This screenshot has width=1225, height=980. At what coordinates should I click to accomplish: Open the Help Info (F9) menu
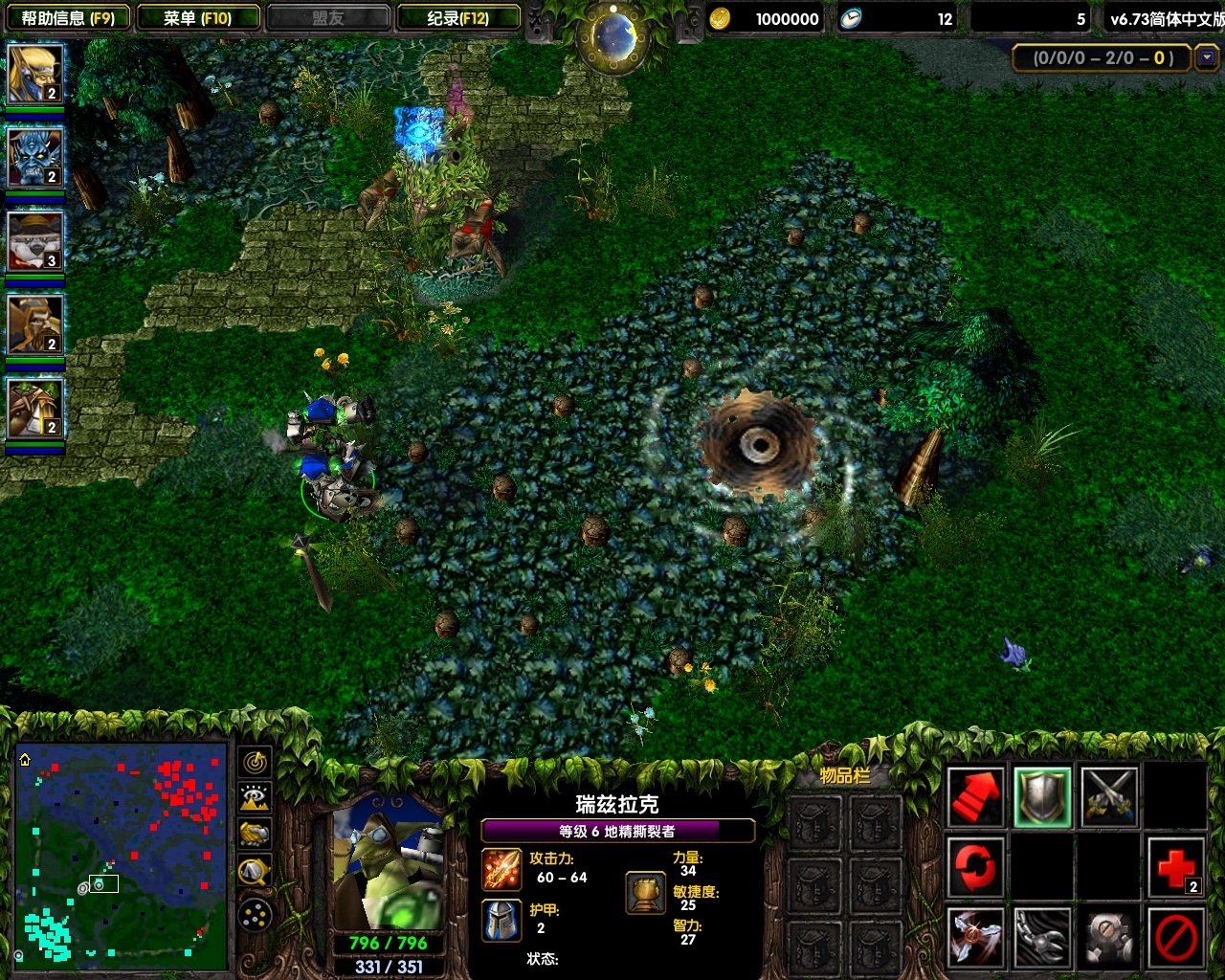click(x=68, y=18)
